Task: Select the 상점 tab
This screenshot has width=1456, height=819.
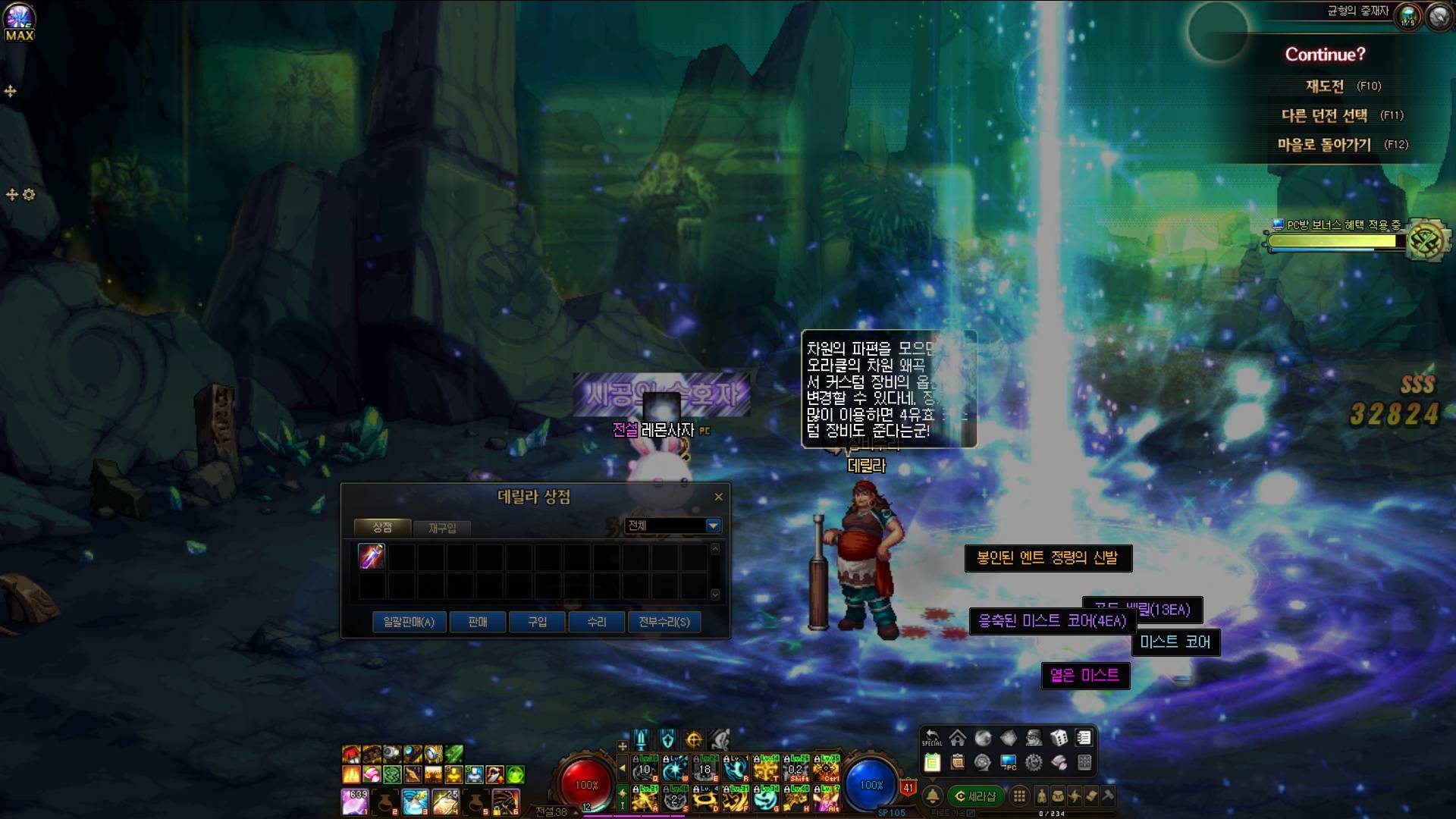Action: click(x=382, y=527)
